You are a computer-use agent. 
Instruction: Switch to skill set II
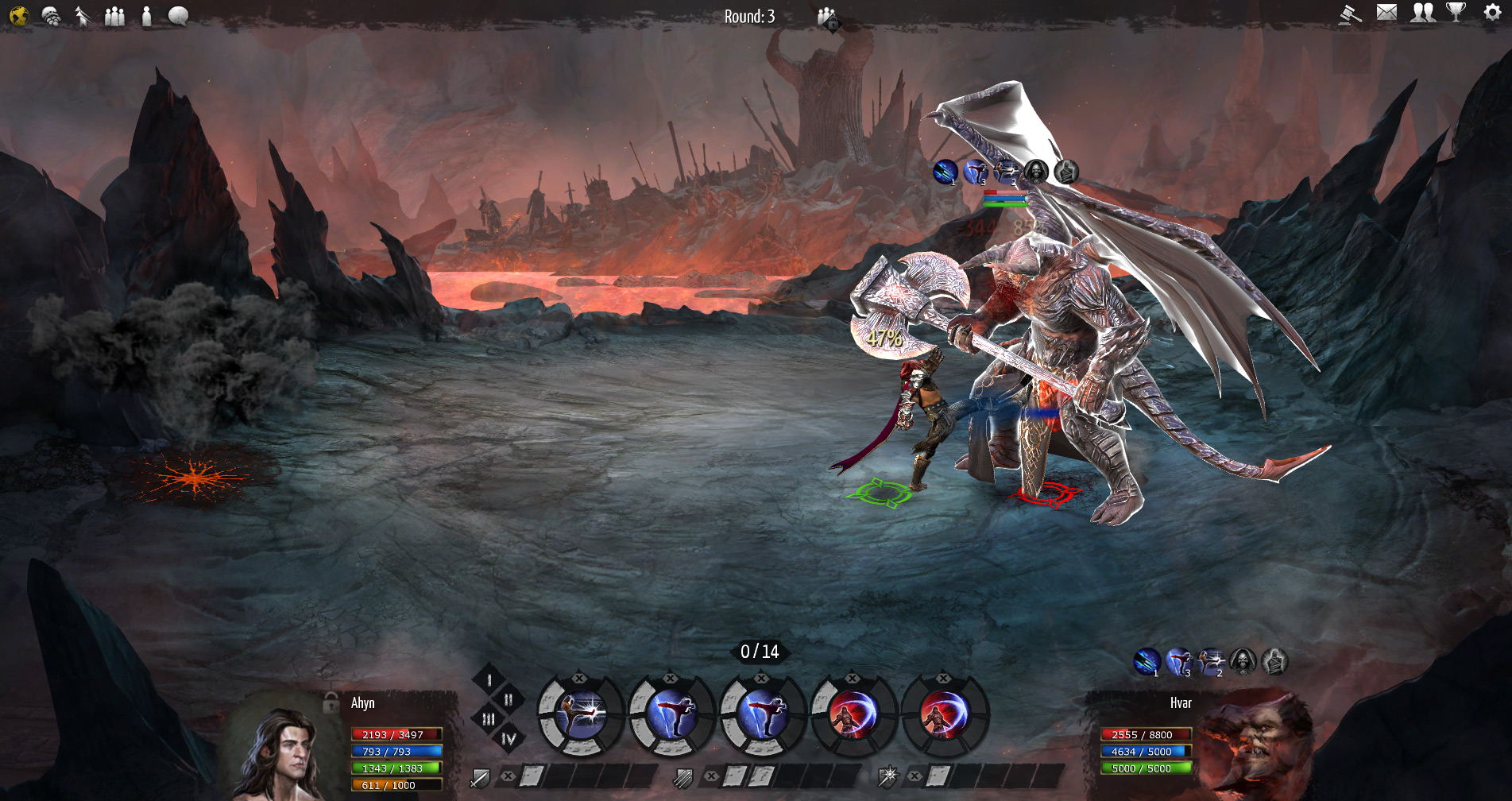(x=509, y=699)
